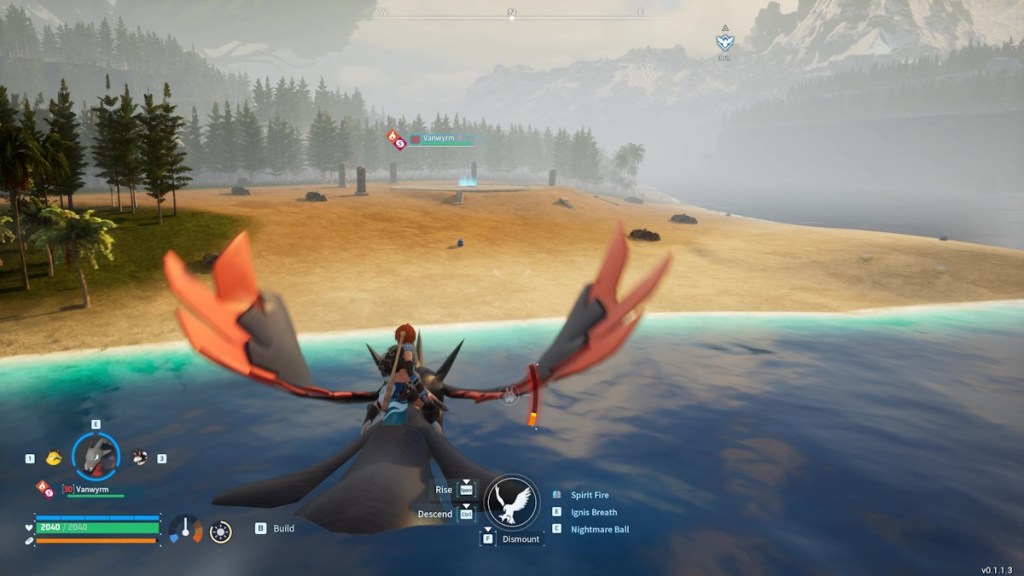1024x576 pixels.
Task: Click the Dismount label
Action: pos(520,539)
